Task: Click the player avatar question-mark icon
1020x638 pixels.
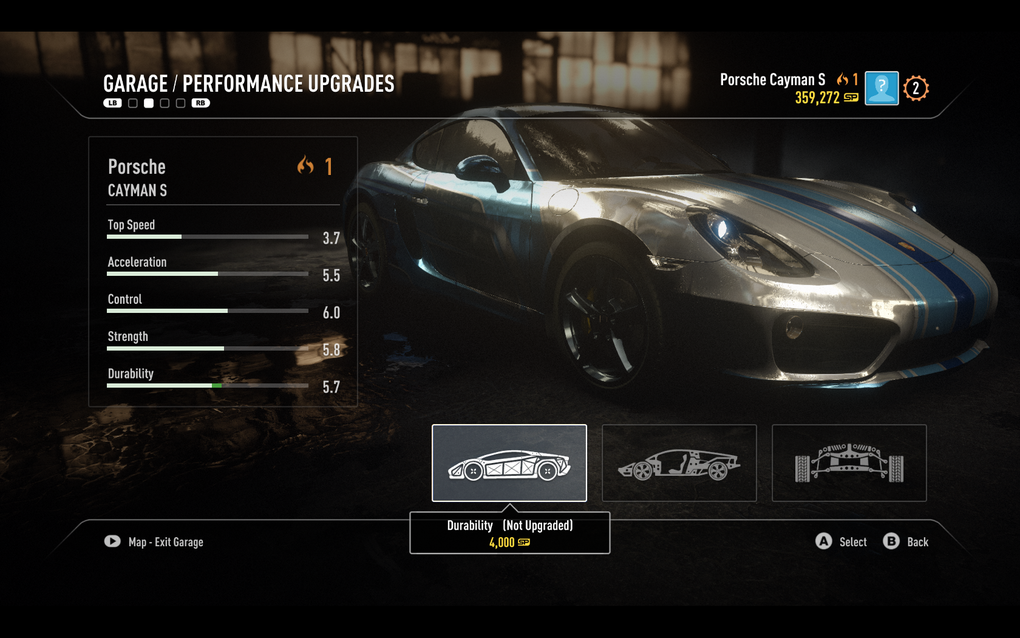Action: coord(881,88)
